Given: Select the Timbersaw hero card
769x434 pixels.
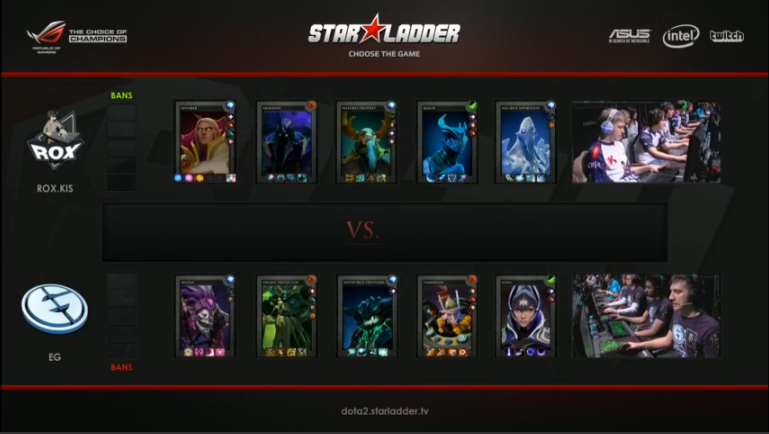Looking at the screenshot, I should [x=447, y=316].
